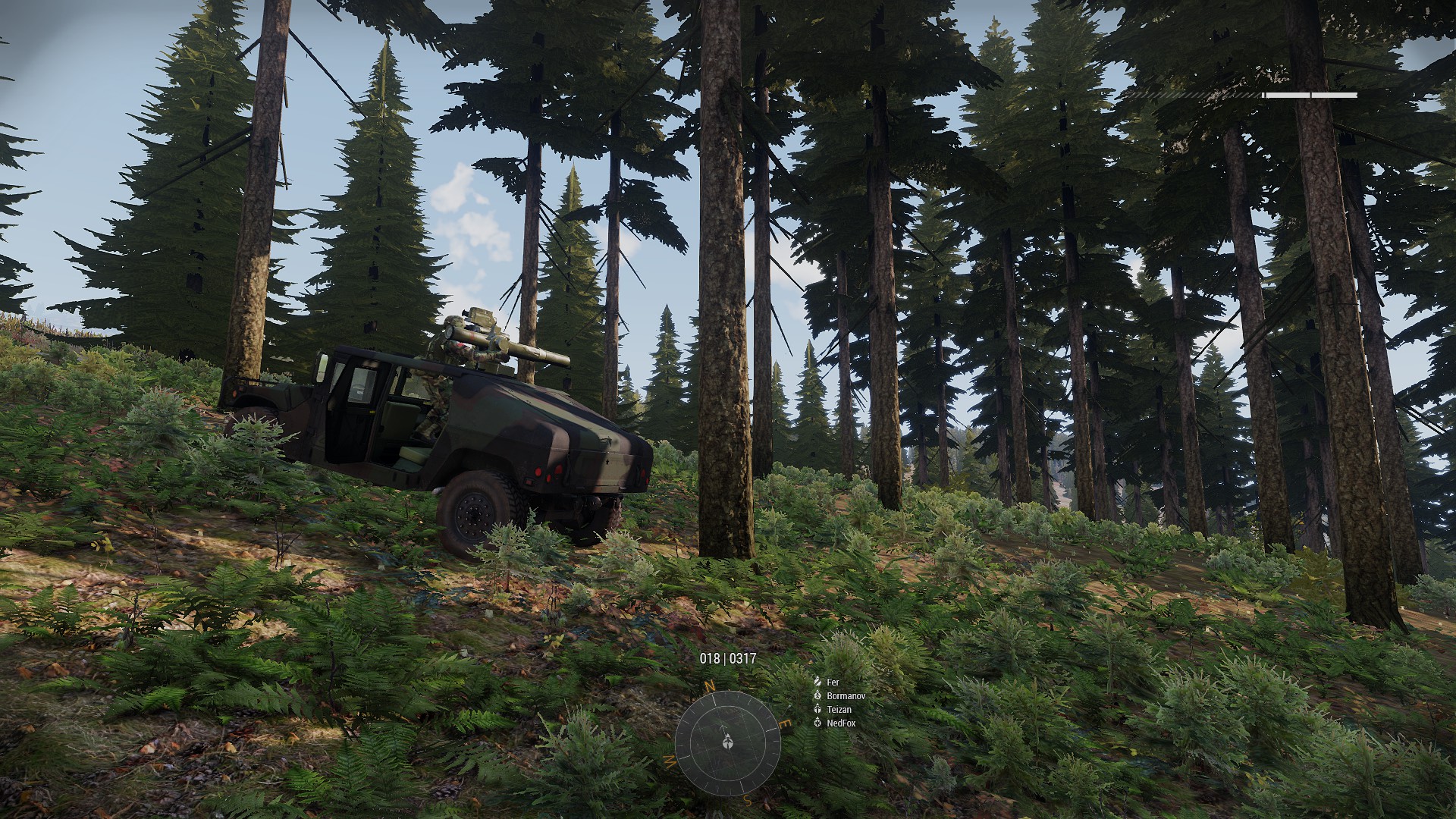Image resolution: width=1456 pixels, height=819 pixels.
Task: Select the name label NedFox
Action: pyautogui.click(x=842, y=723)
